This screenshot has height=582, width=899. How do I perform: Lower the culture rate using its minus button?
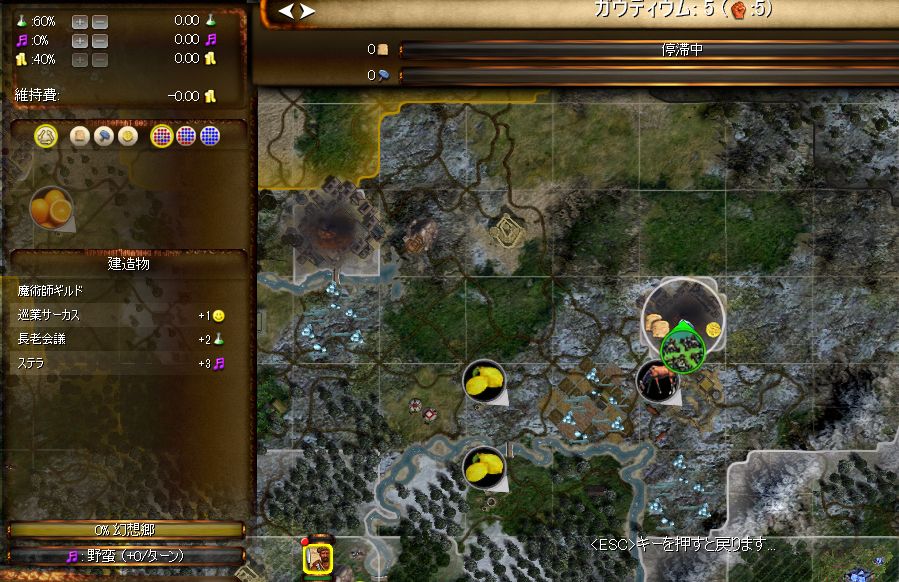pos(99,40)
